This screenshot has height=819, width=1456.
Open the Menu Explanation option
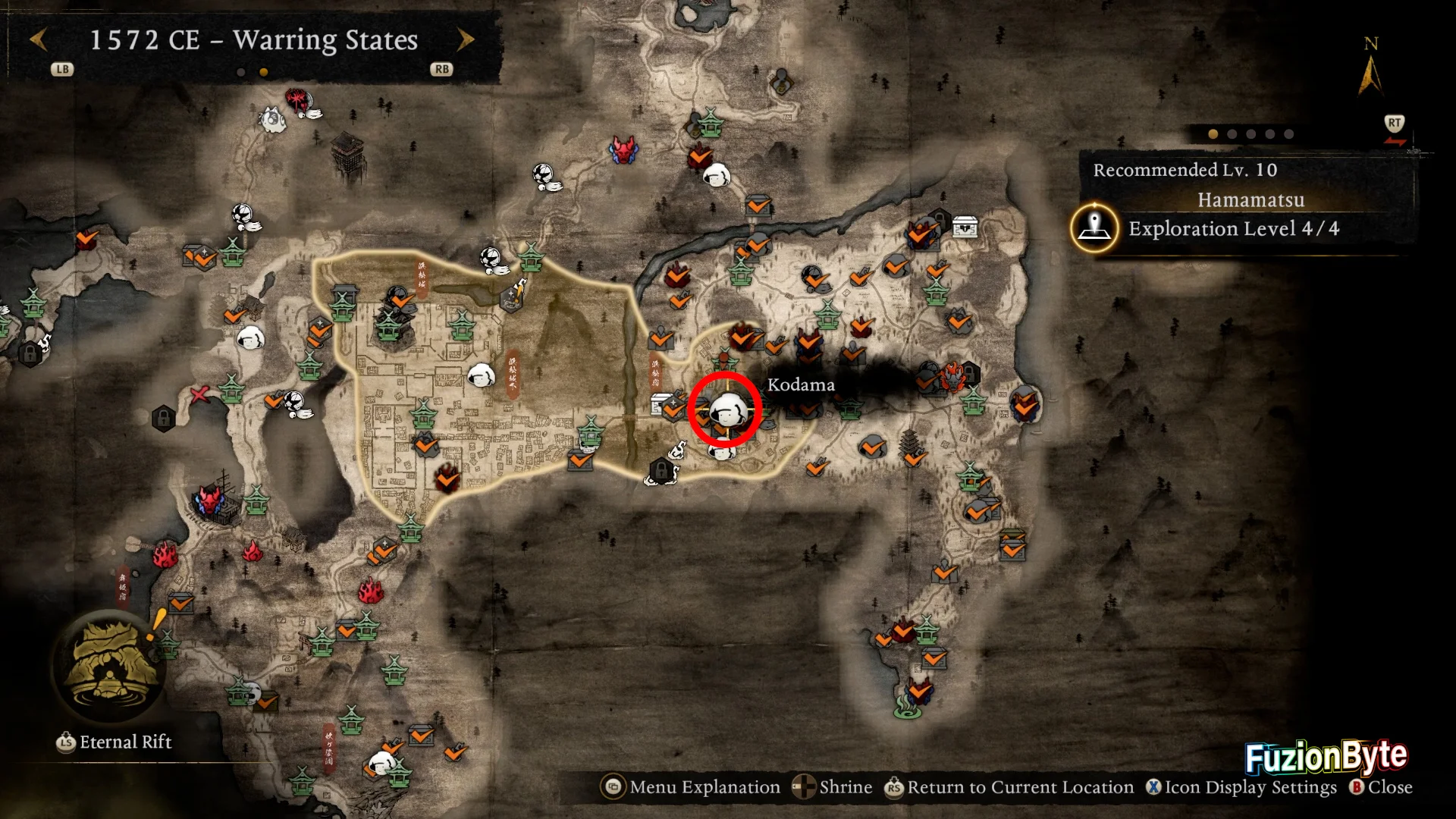[x=691, y=787]
